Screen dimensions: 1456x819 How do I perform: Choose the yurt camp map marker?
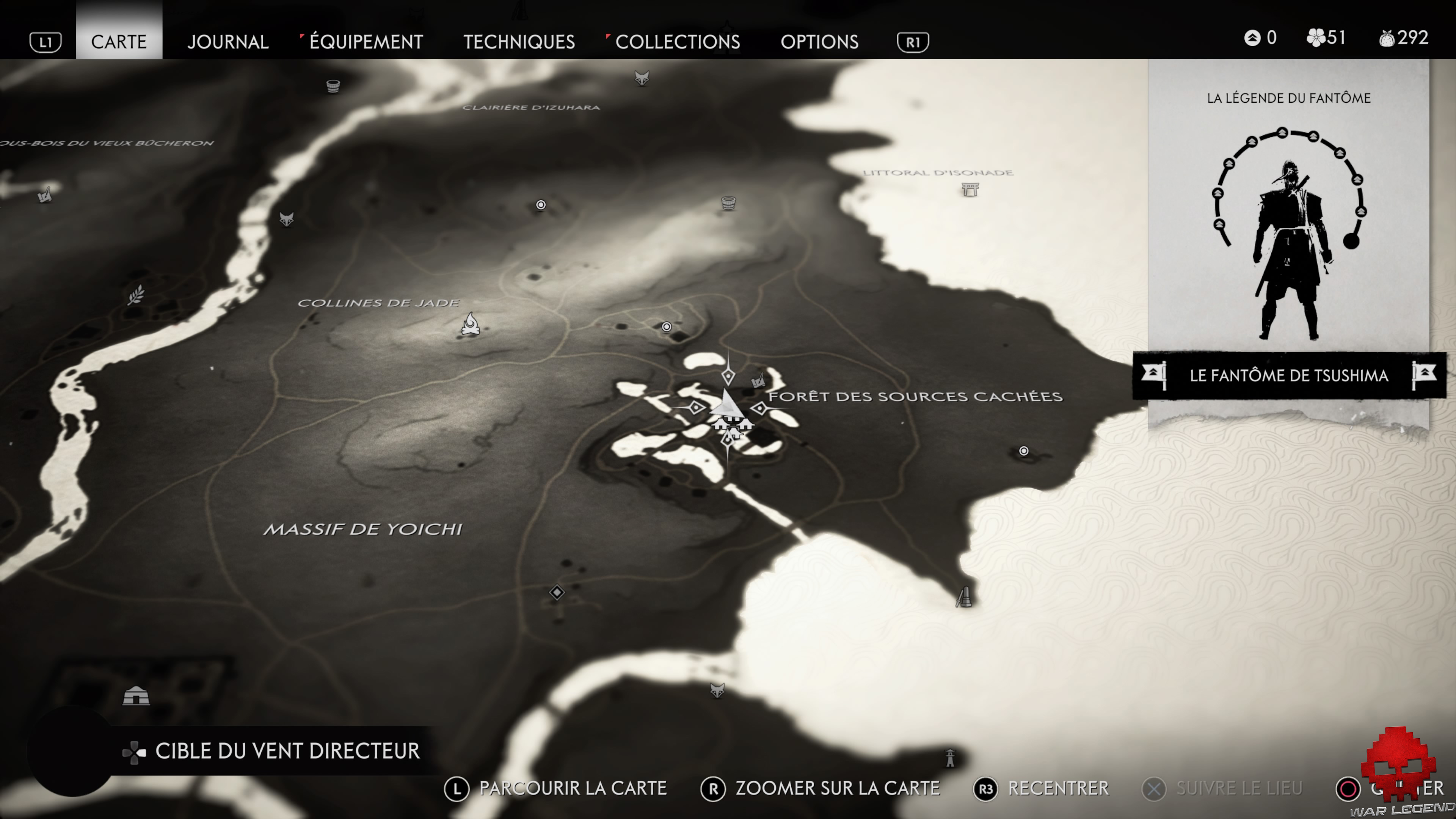click(136, 695)
